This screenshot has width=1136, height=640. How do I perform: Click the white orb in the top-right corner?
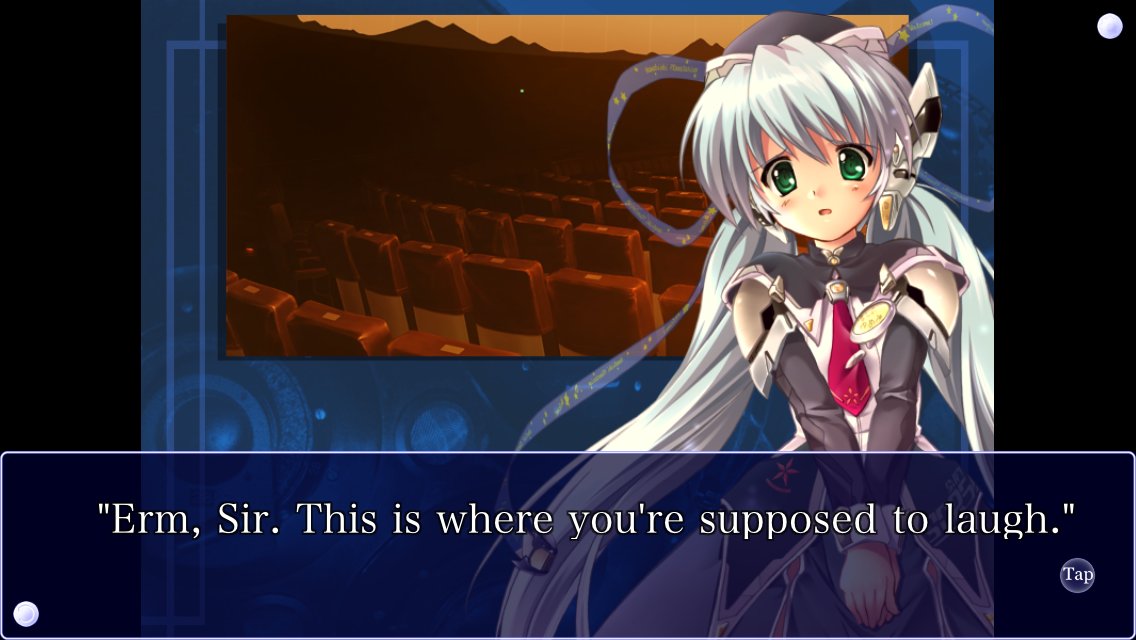click(1110, 26)
